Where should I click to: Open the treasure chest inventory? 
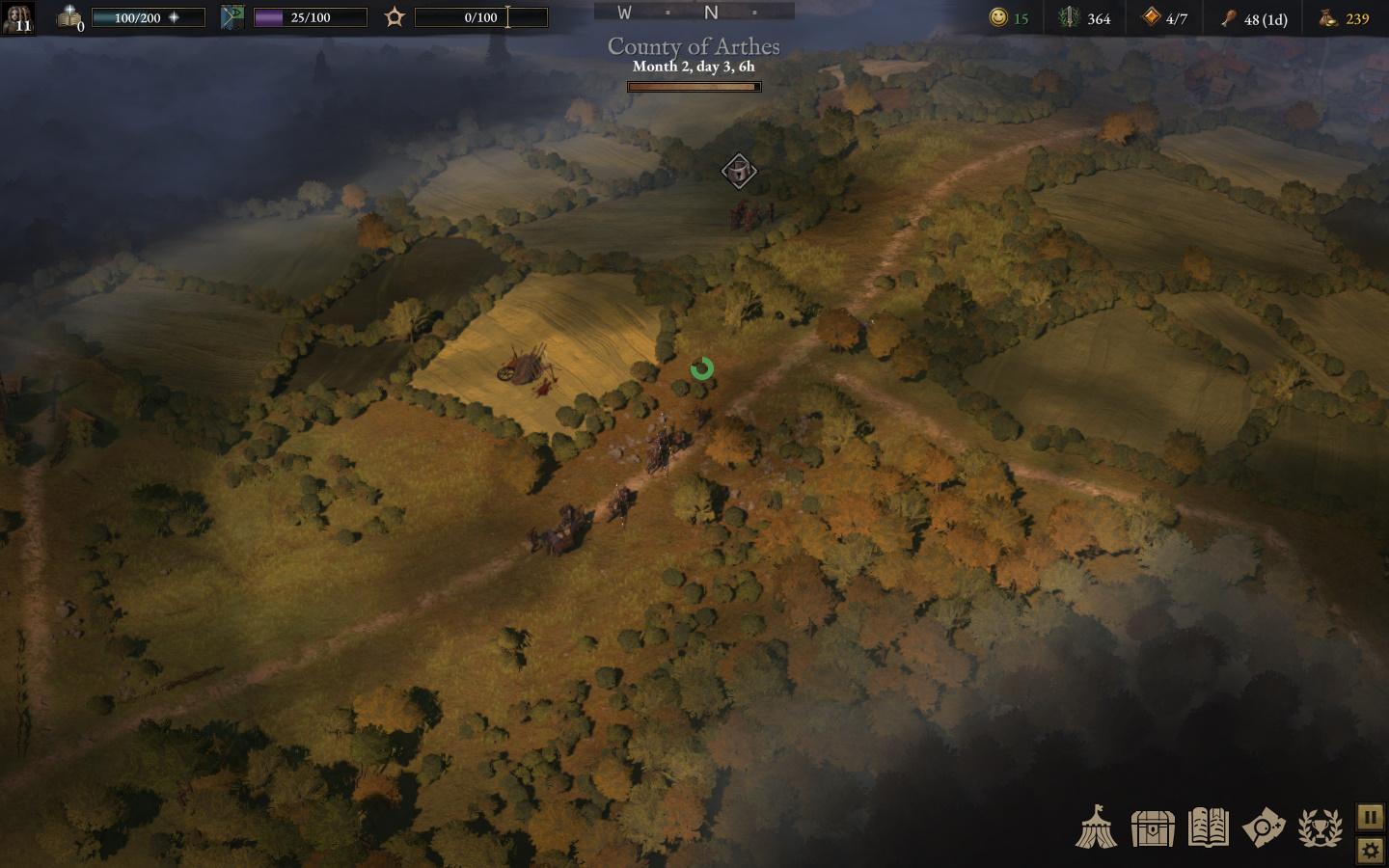(x=1153, y=827)
